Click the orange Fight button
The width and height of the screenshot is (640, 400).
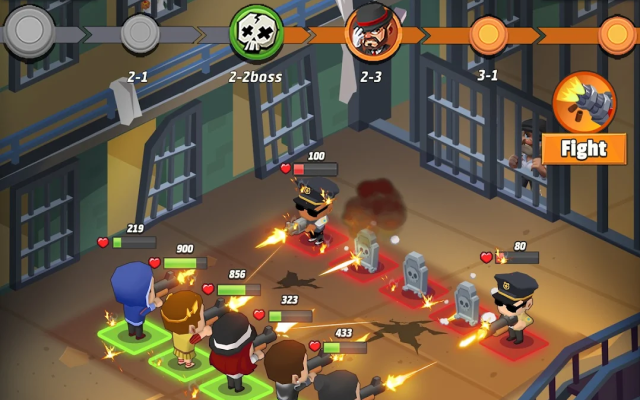[x=584, y=149]
